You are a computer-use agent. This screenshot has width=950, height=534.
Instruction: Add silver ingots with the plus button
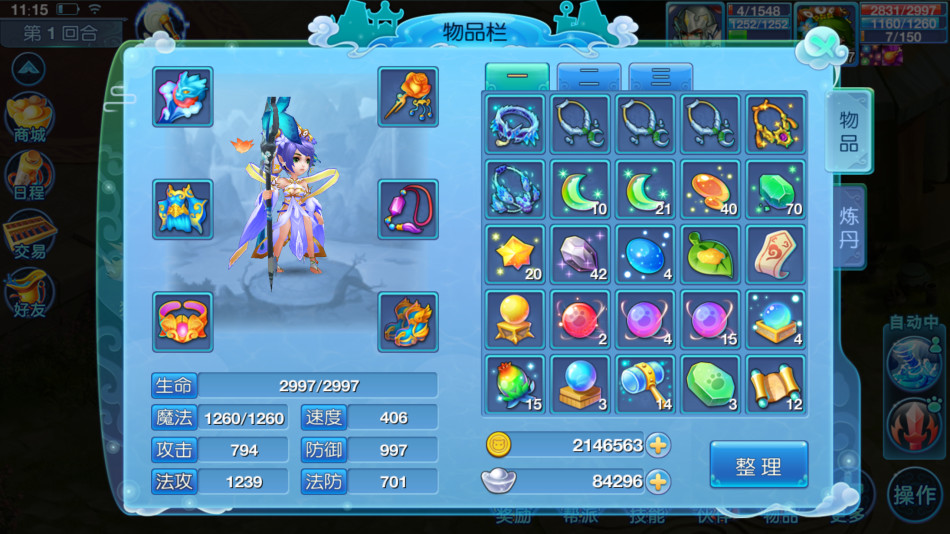pos(657,481)
